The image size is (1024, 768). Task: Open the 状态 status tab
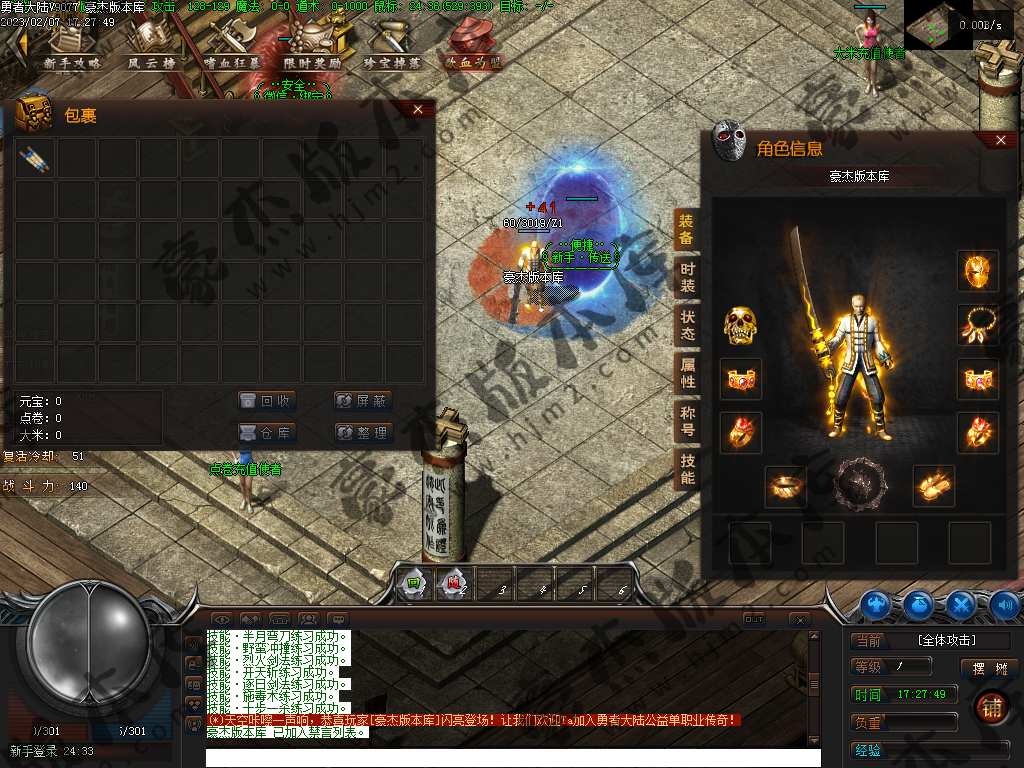point(688,325)
